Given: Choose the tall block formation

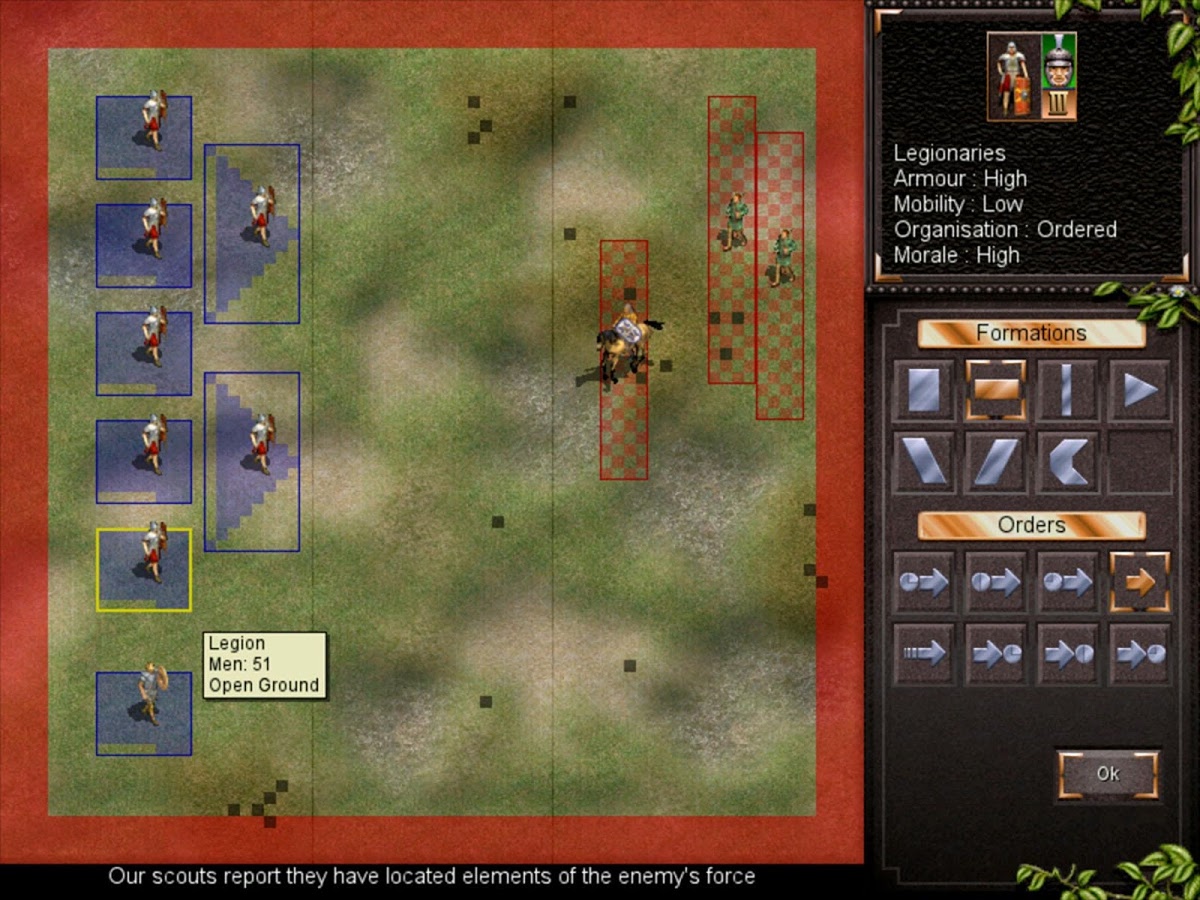Looking at the screenshot, I should click(923, 390).
